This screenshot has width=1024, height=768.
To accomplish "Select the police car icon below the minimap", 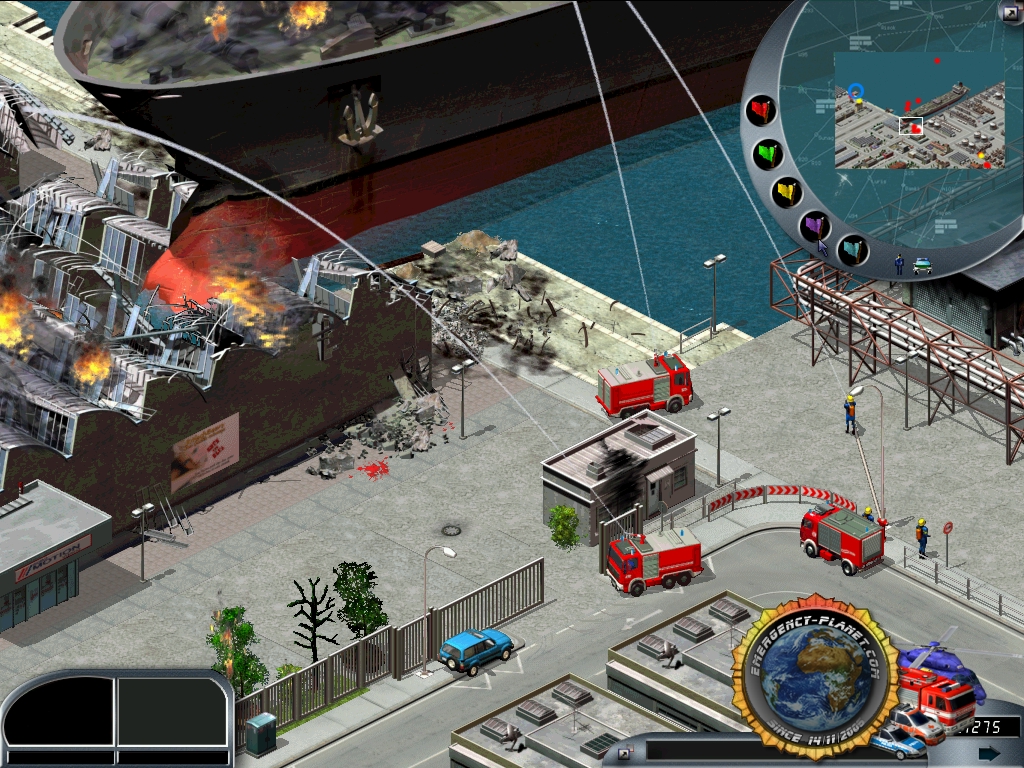I will (922, 265).
